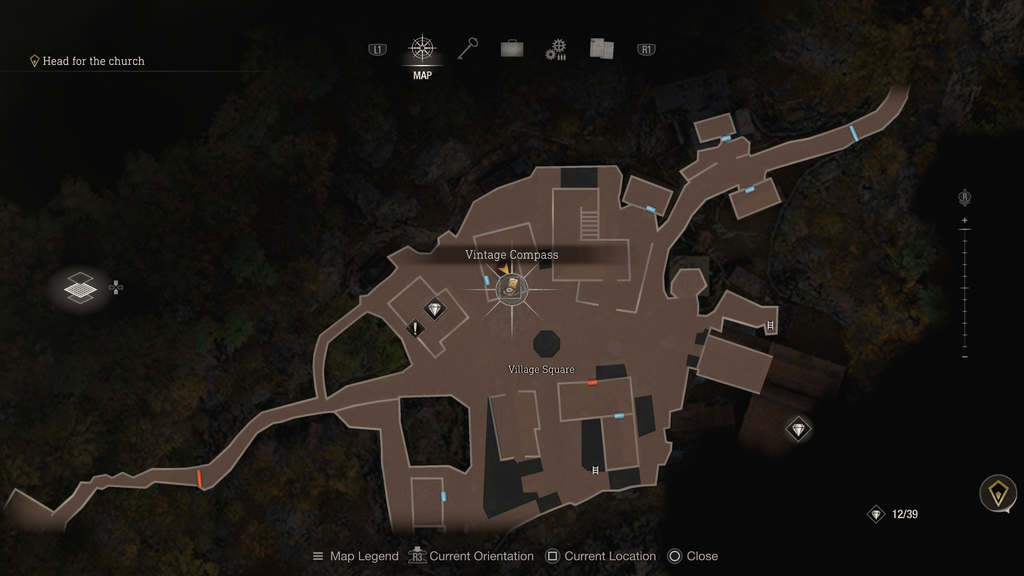
Task: Click the gold objective marker icon
Action: pyautogui.click(x=997, y=493)
